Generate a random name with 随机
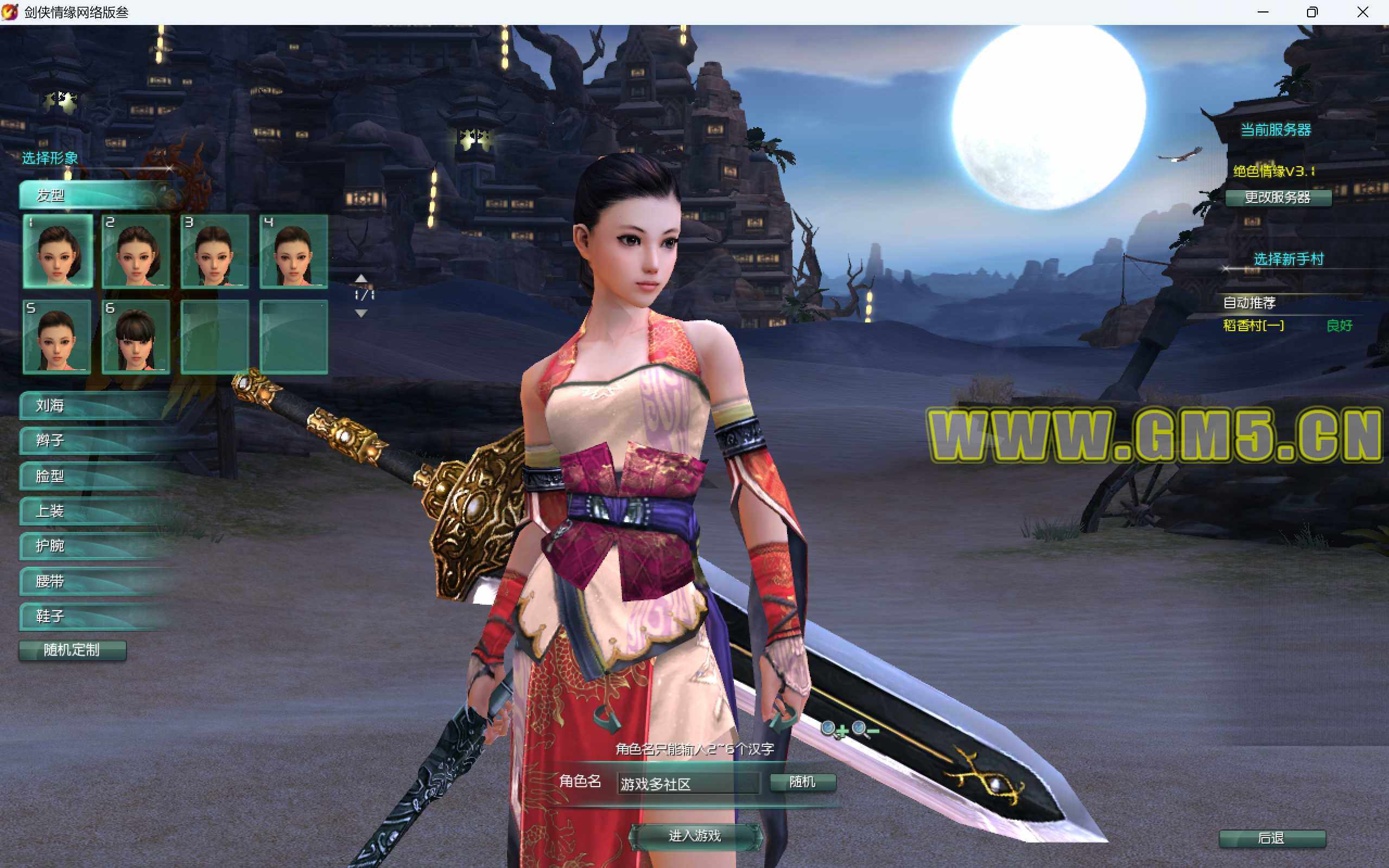Screen dimensions: 1389x868 pos(802,782)
